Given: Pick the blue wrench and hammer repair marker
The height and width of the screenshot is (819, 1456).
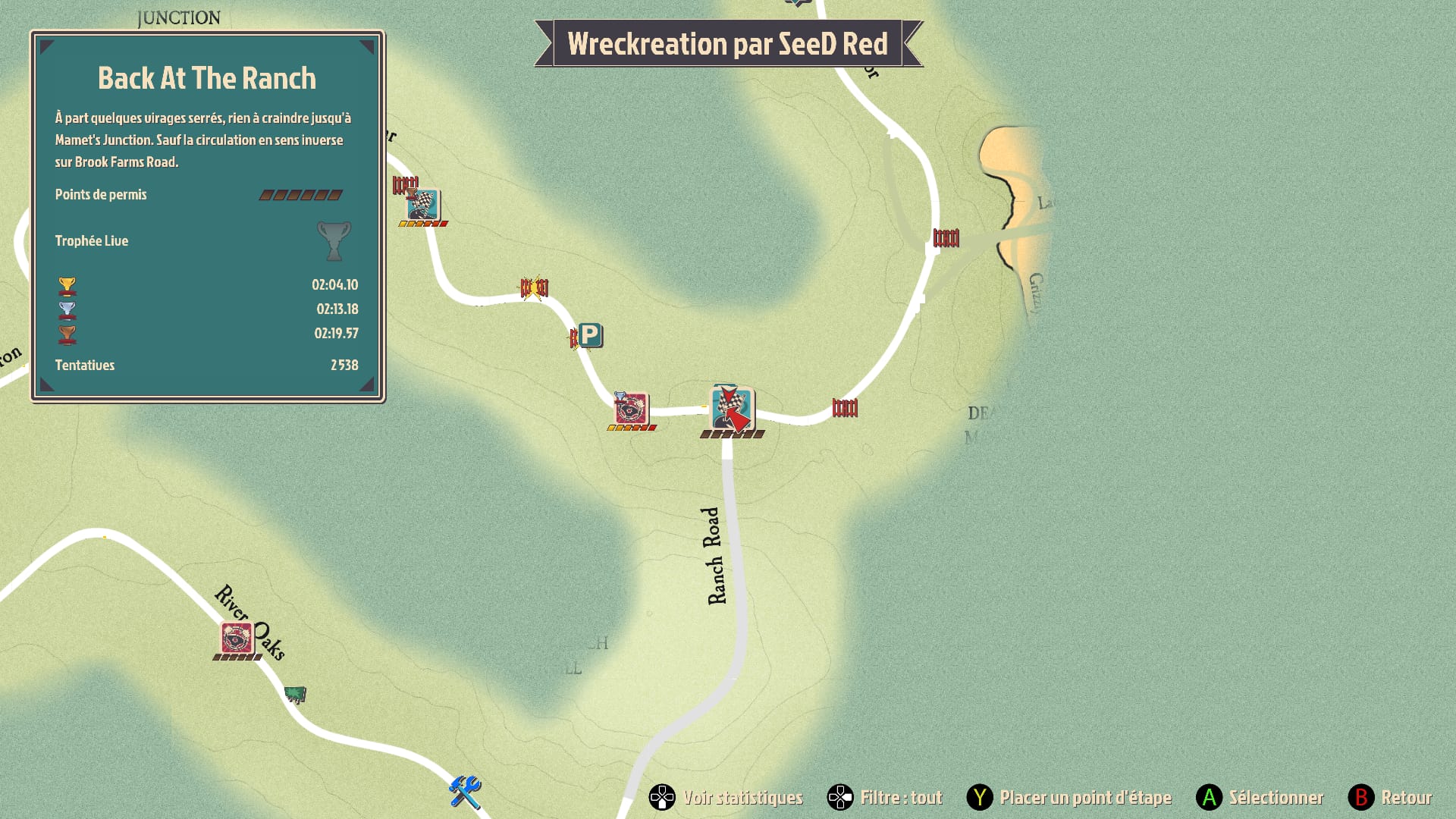Looking at the screenshot, I should (x=465, y=792).
